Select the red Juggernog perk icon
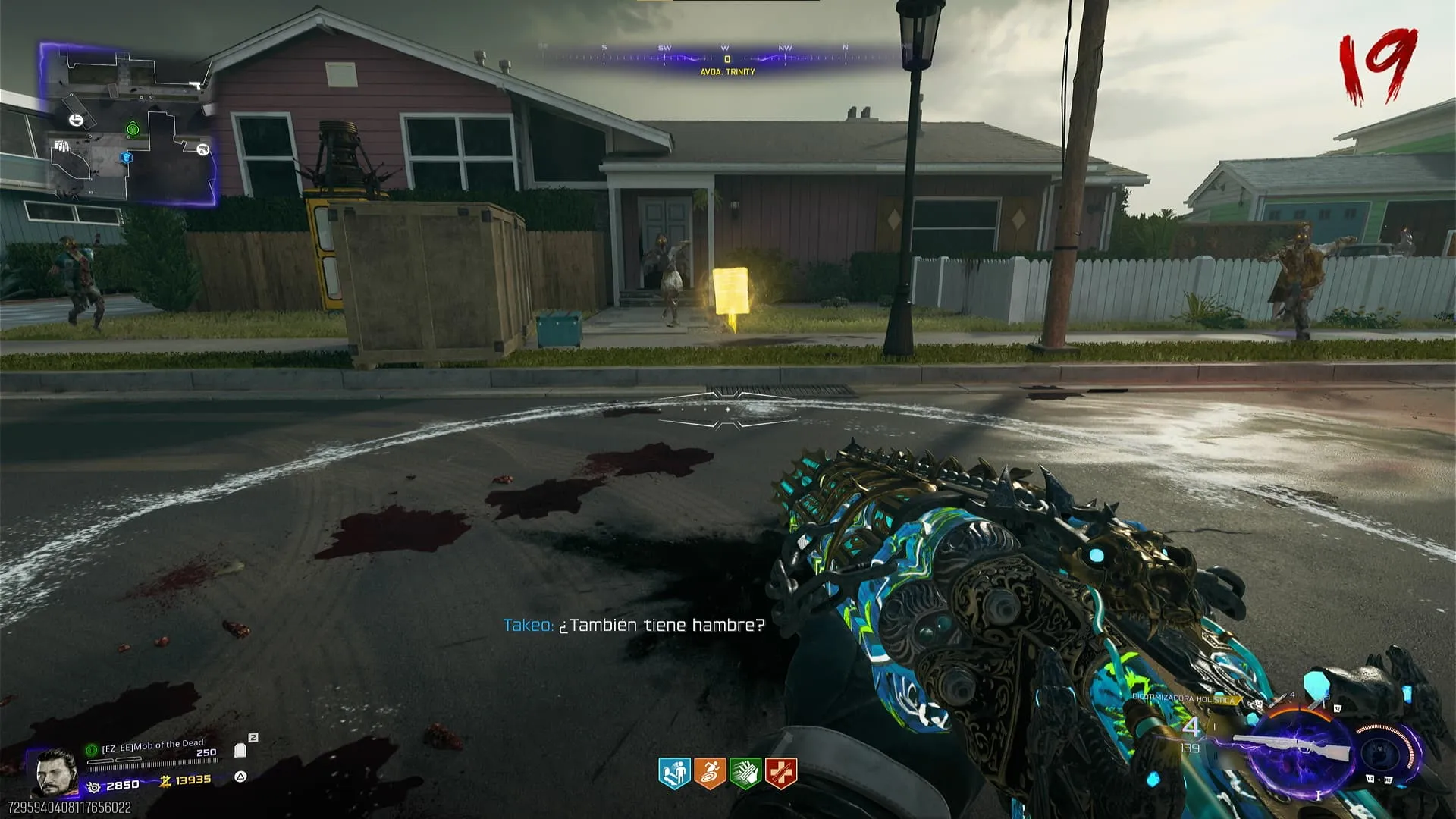 780,773
